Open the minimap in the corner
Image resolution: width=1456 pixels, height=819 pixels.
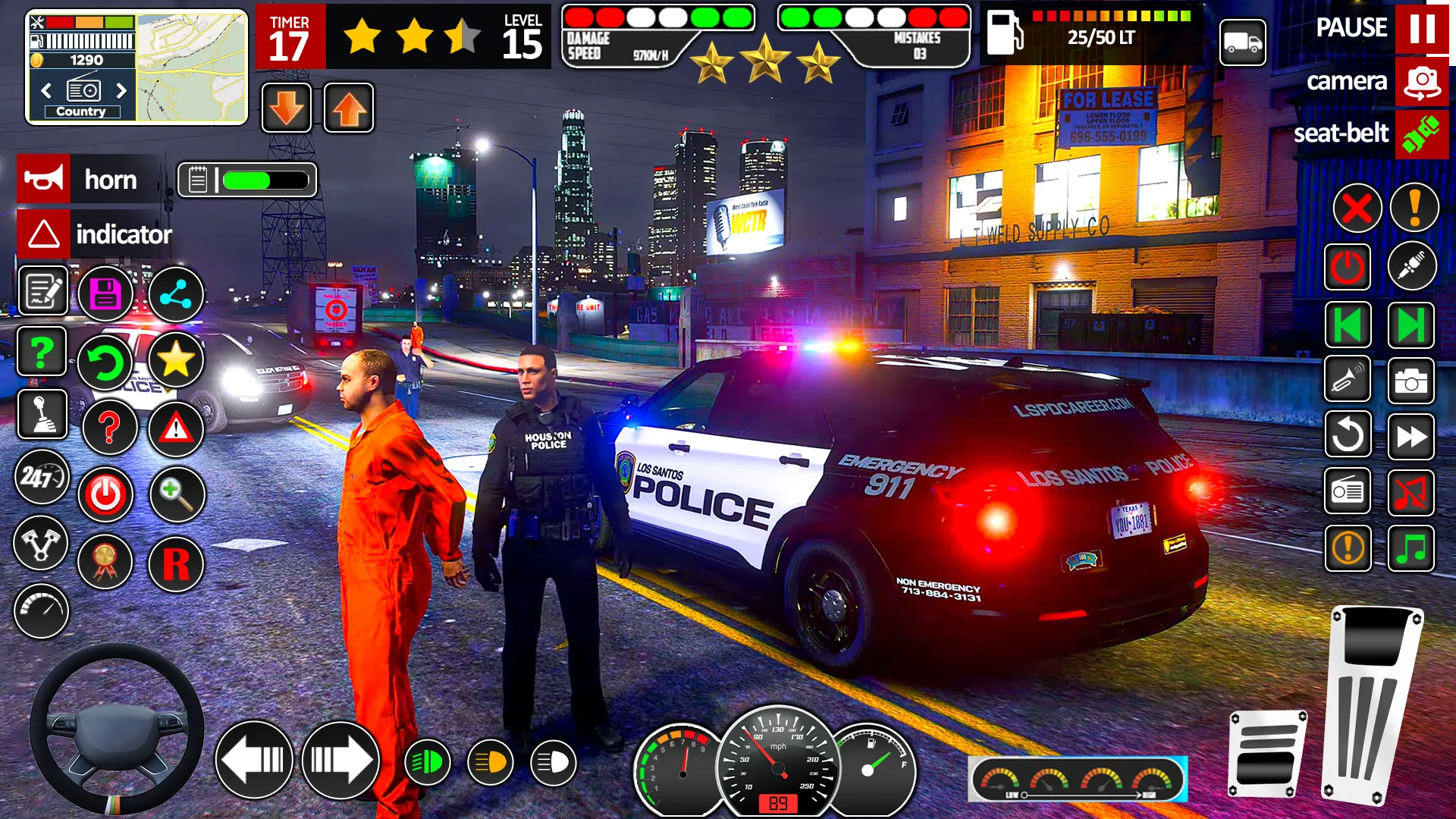pos(192,67)
